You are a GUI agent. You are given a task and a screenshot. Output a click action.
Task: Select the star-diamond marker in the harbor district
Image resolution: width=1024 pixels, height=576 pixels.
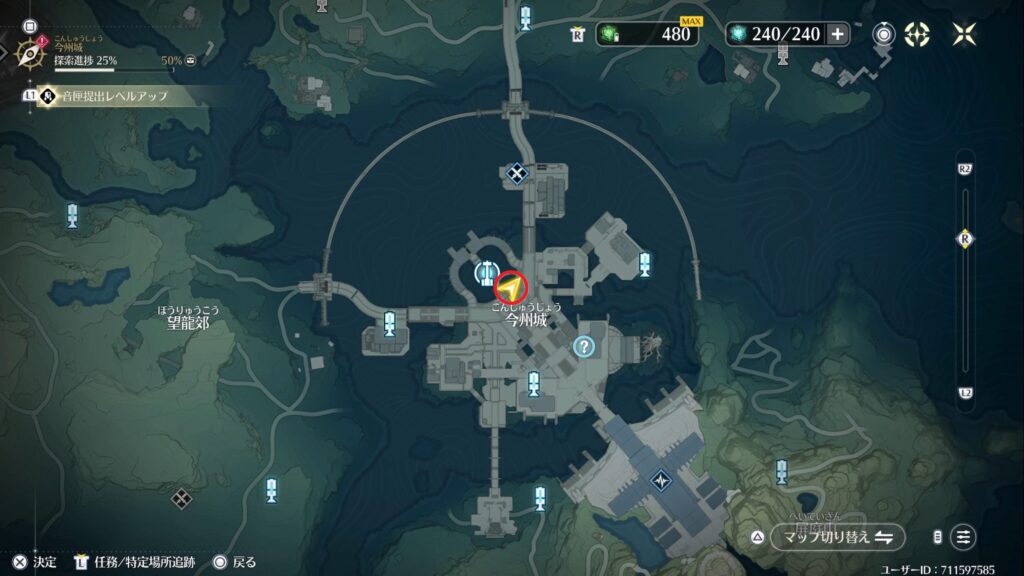tap(661, 480)
